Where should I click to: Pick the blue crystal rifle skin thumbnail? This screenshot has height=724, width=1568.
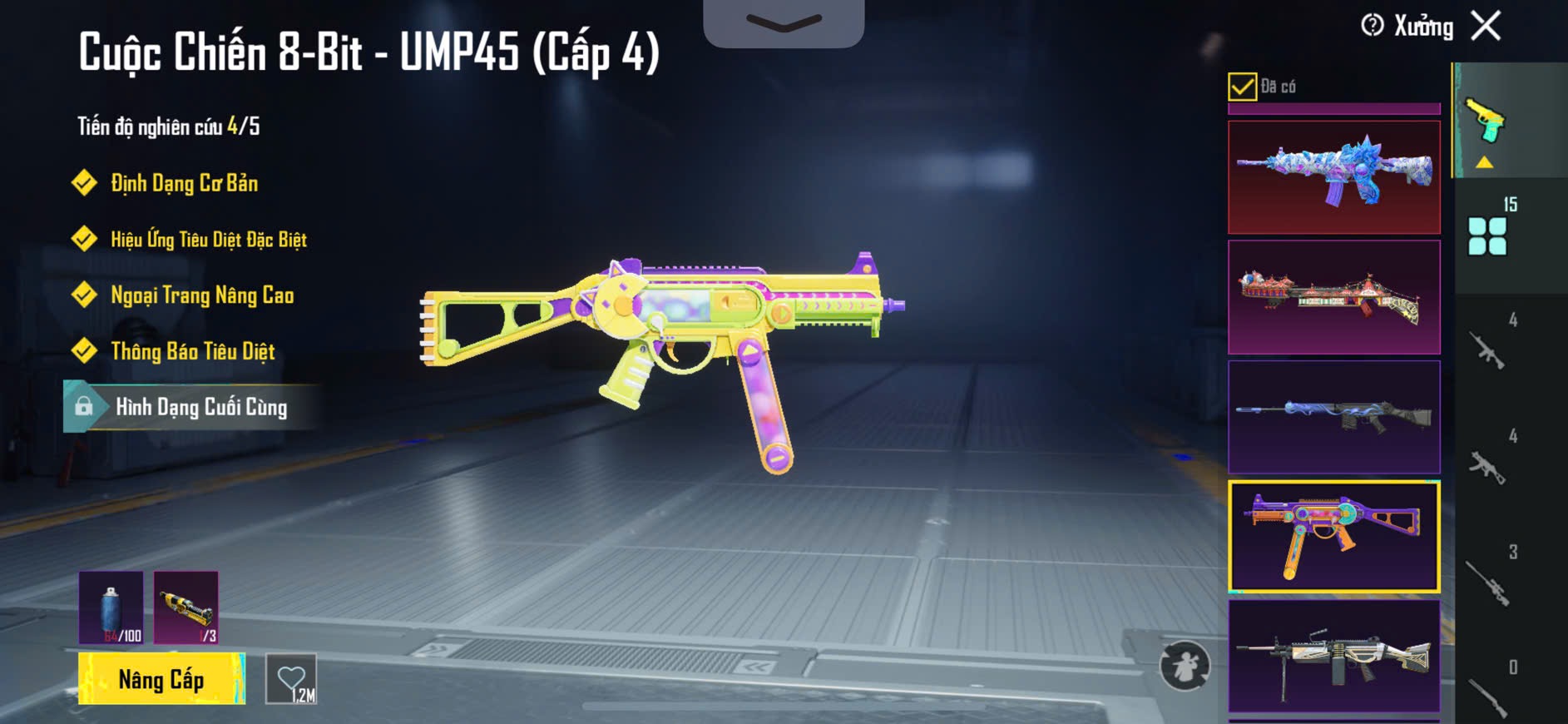click(x=1333, y=177)
